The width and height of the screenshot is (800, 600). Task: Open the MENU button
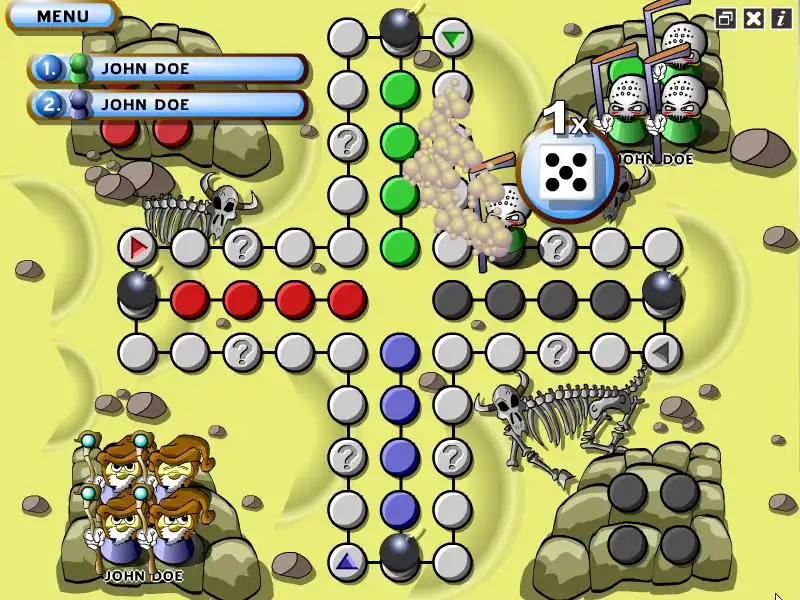click(x=62, y=16)
